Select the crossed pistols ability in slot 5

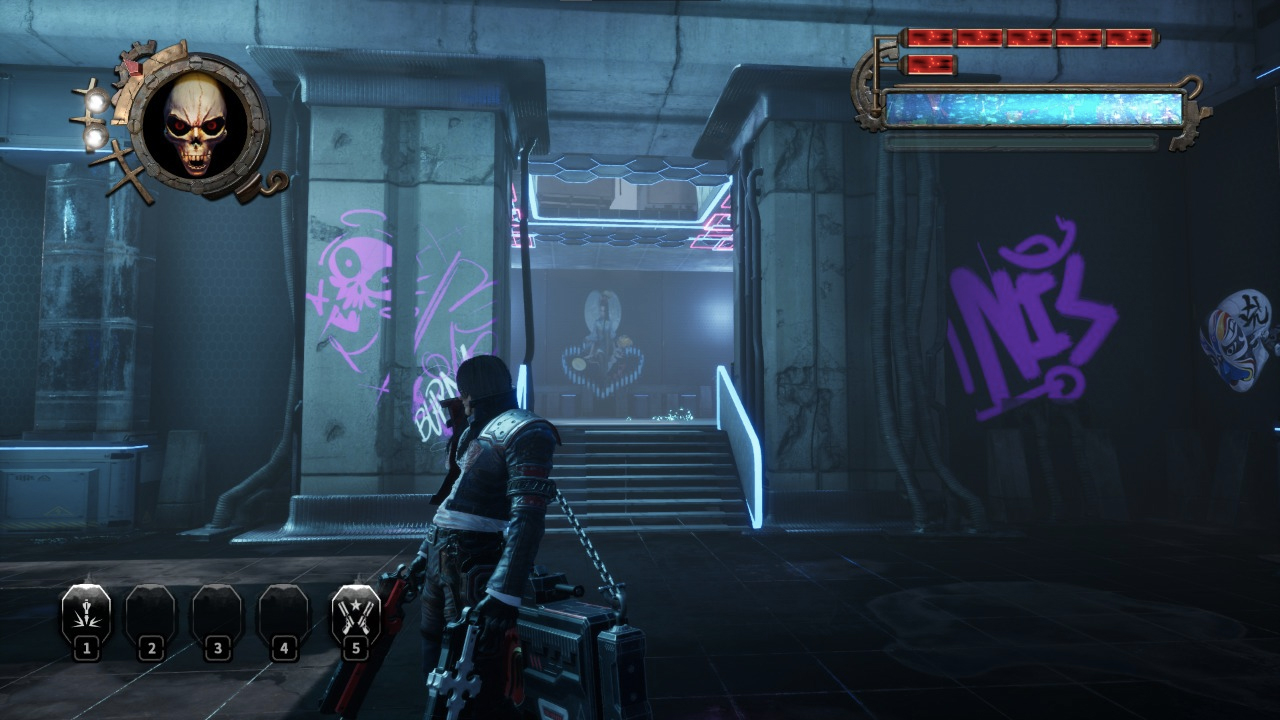[x=355, y=615]
